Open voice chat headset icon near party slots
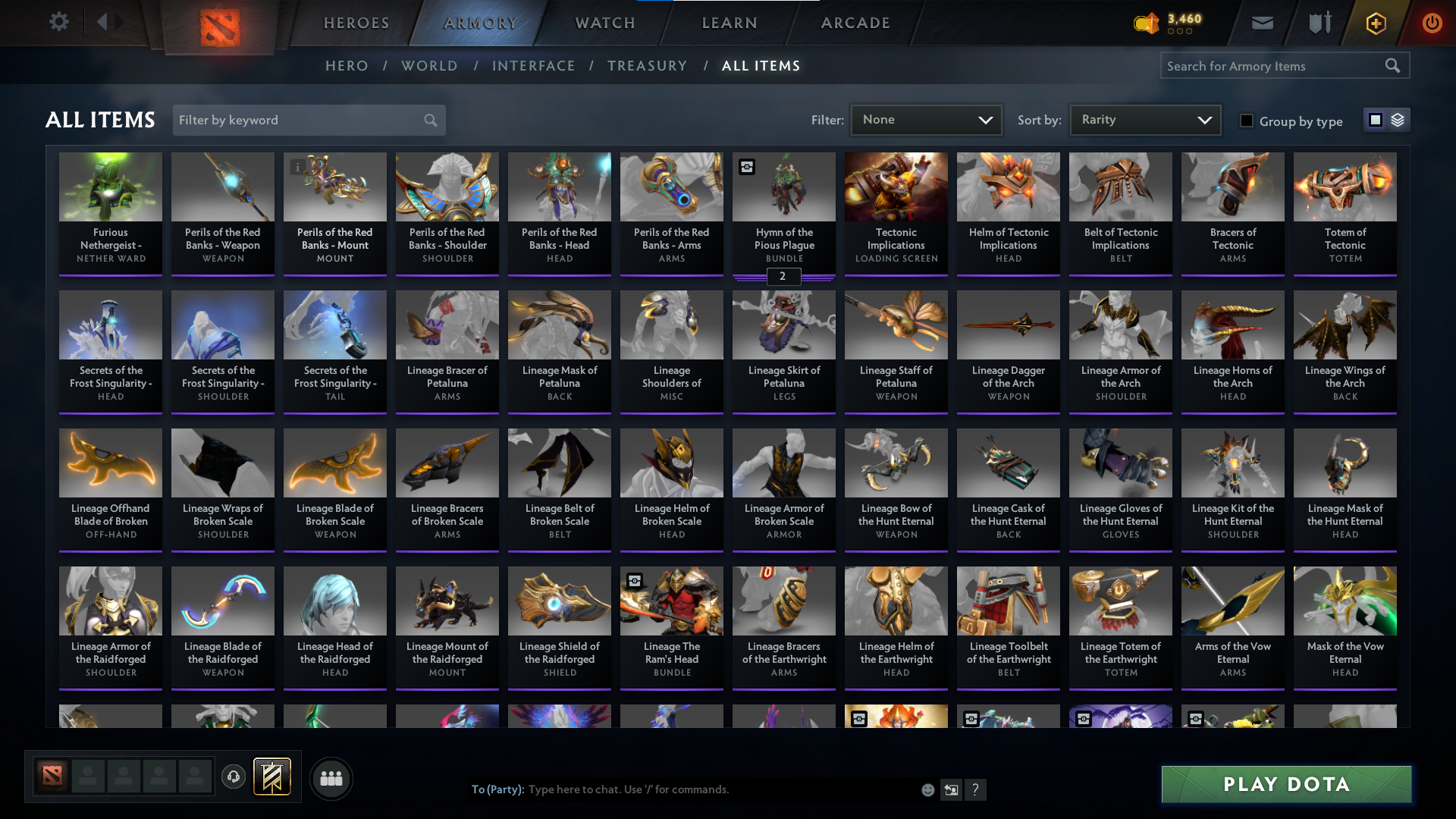 233,775
